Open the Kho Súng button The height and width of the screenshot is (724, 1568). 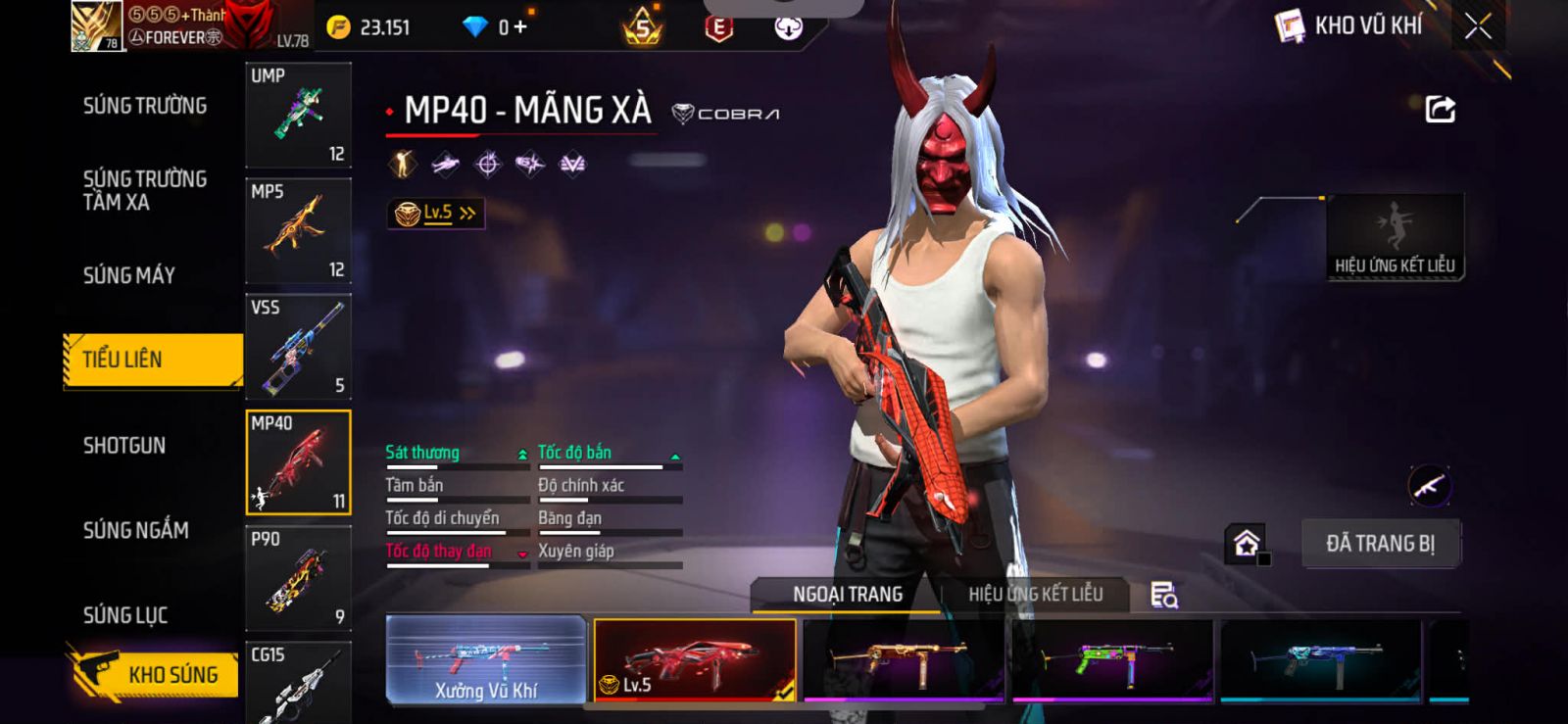click(155, 674)
